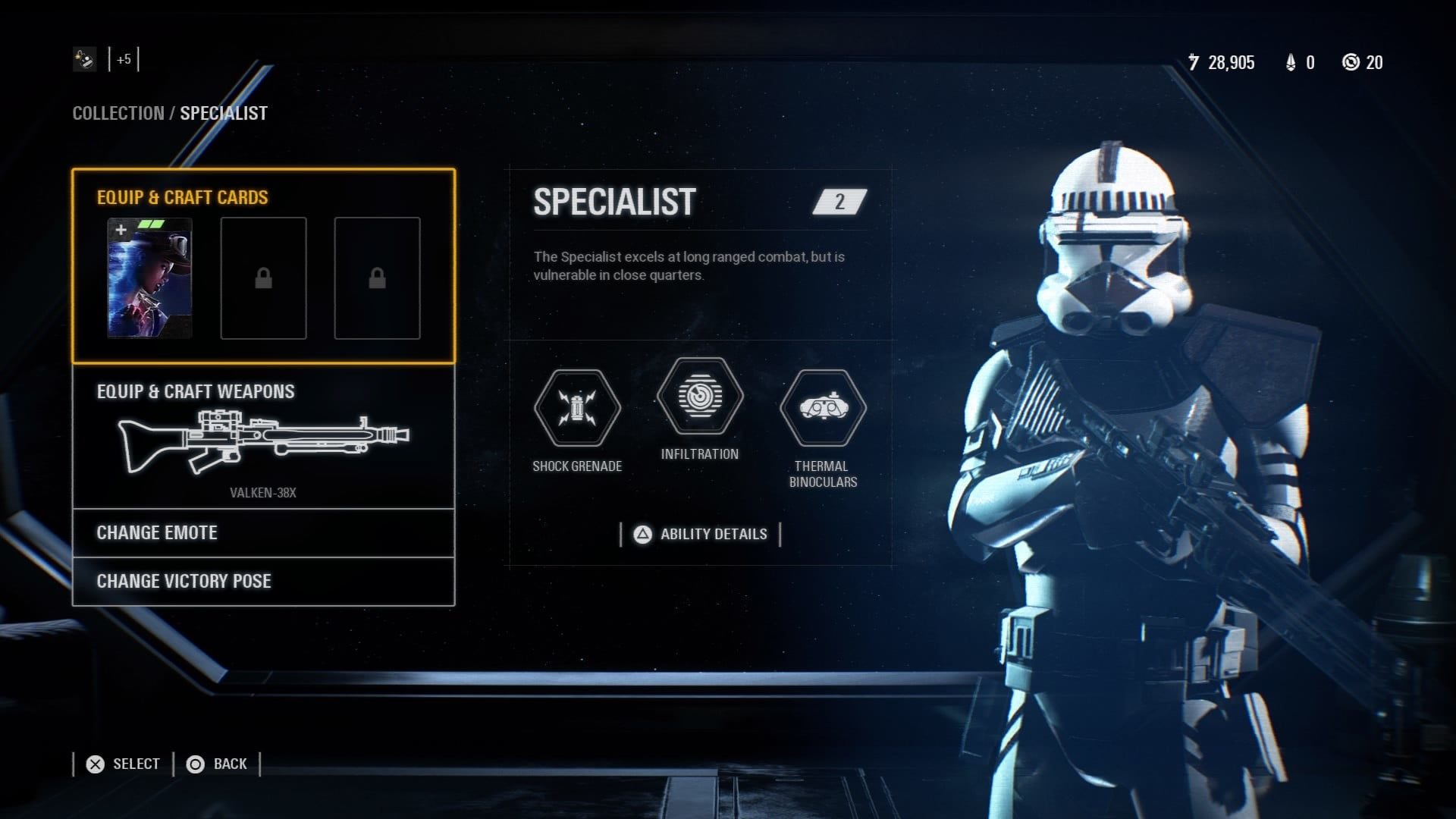This screenshot has height=819, width=1456.
Task: Select the Shock Grenade ability icon
Action: point(577,408)
